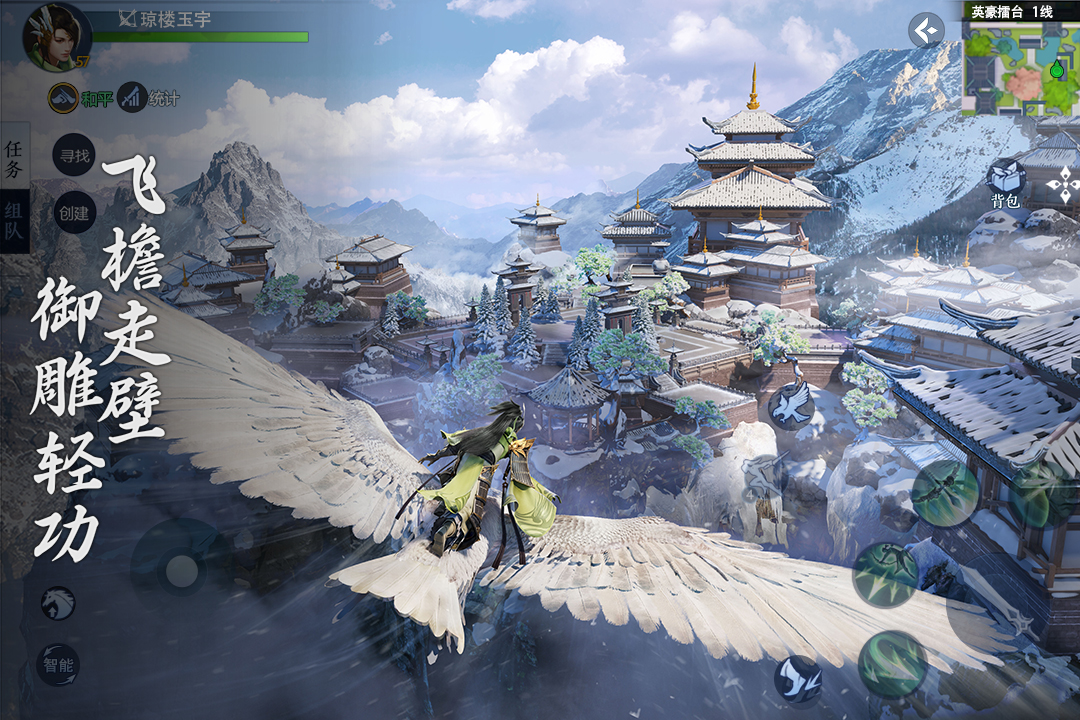Tap the 寻找 find team button
Screen dimensions: 1080x720
(x=74, y=155)
